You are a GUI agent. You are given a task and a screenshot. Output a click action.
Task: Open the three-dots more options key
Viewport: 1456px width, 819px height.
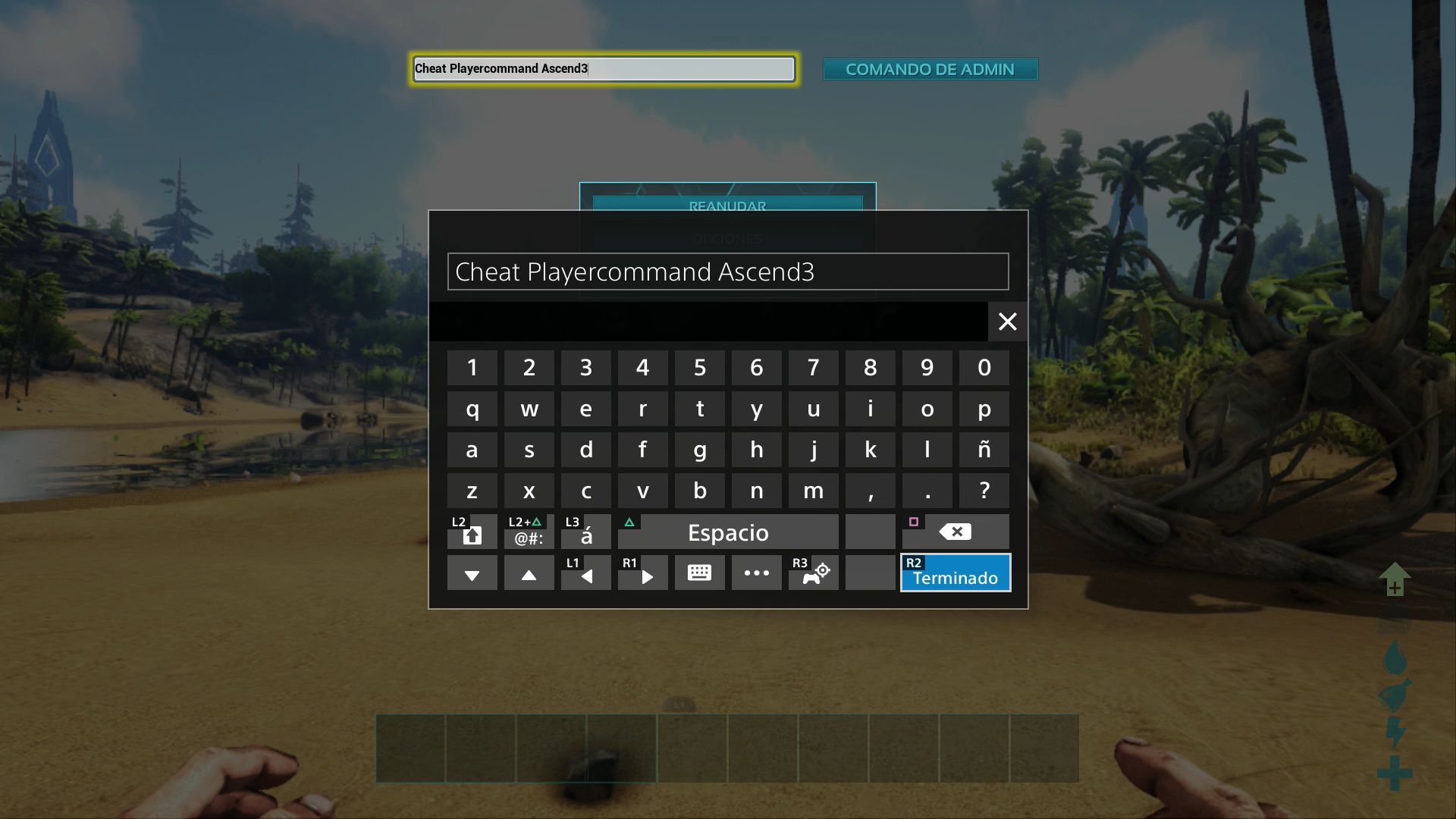pyautogui.click(x=756, y=573)
